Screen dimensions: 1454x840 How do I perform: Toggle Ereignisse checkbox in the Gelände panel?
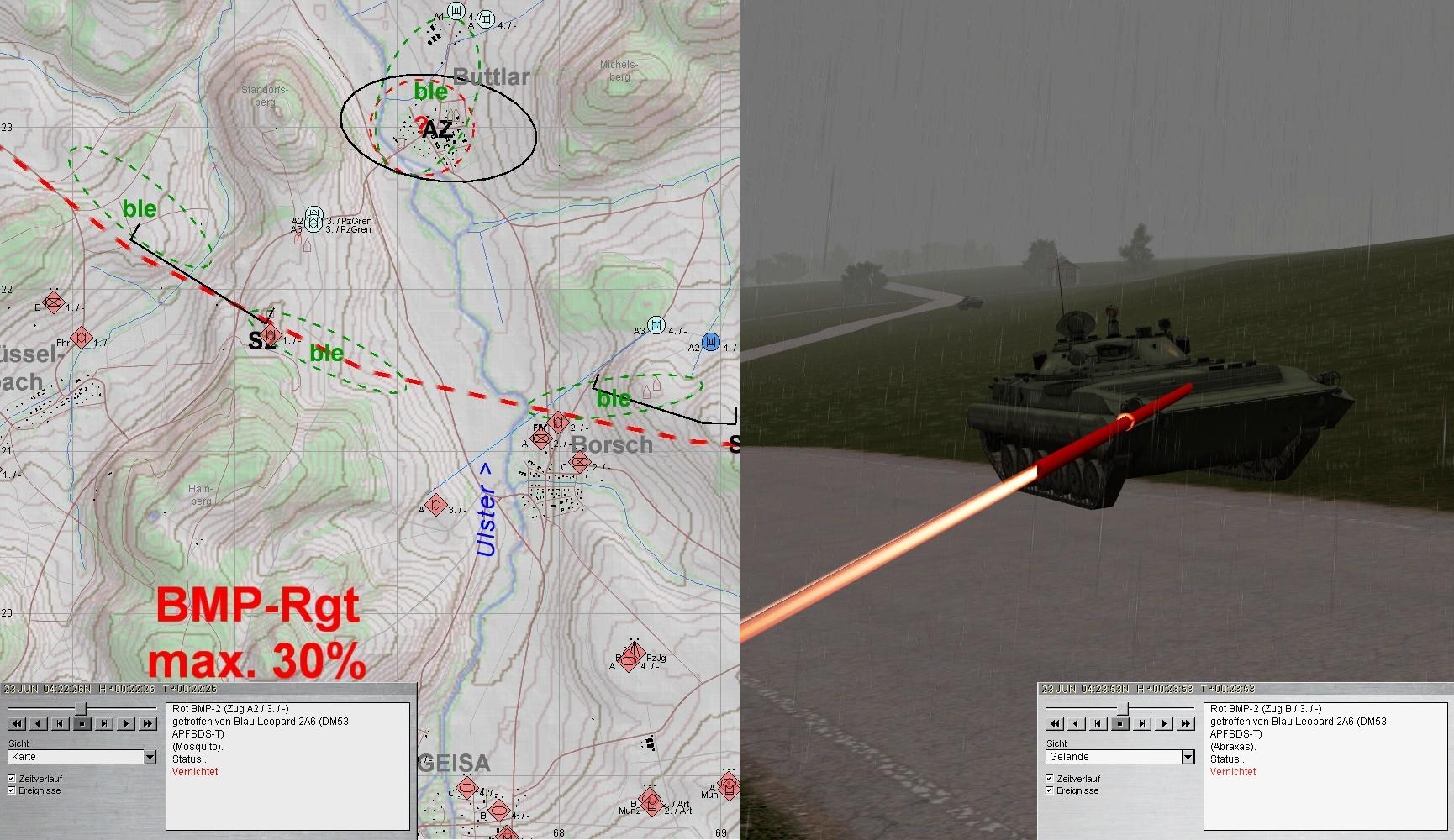pyautogui.click(x=1050, y=790)
